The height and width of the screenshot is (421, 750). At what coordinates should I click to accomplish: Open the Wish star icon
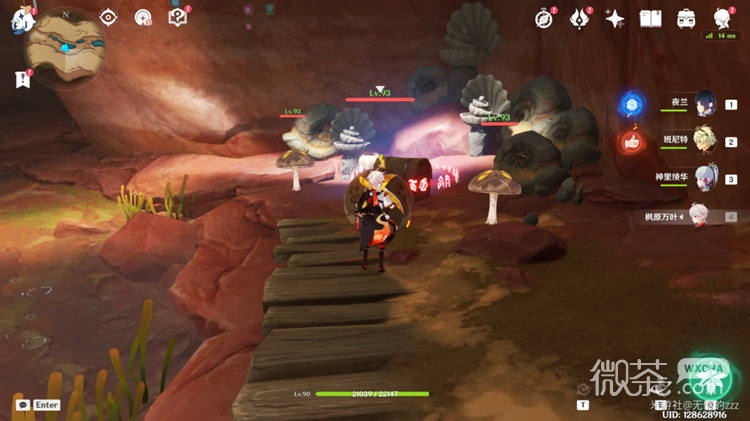coord(615,18)
